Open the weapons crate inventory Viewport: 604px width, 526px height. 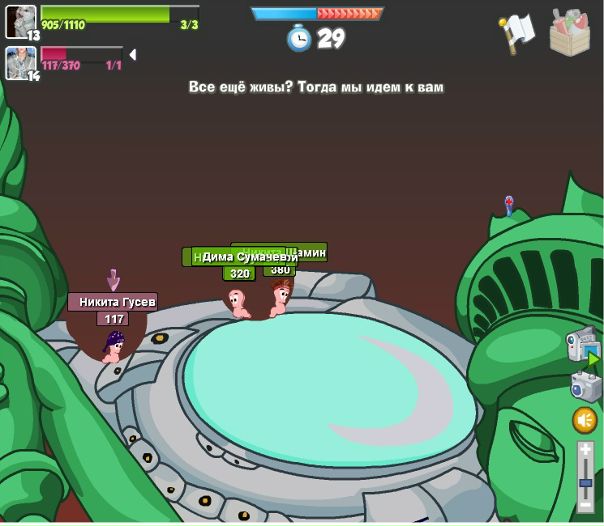click(570, 32)
